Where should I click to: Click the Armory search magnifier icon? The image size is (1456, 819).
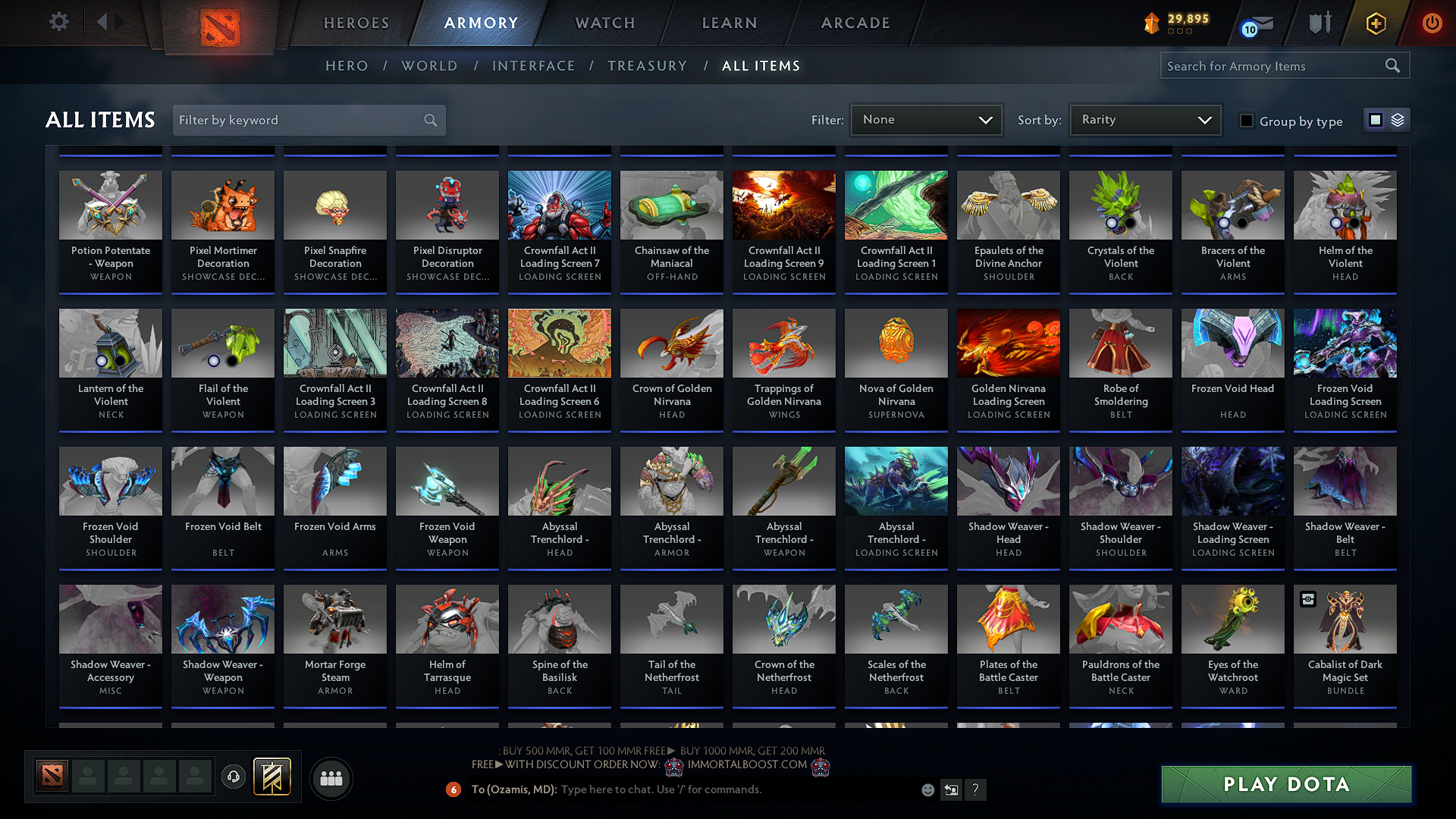coord(1392,65)
